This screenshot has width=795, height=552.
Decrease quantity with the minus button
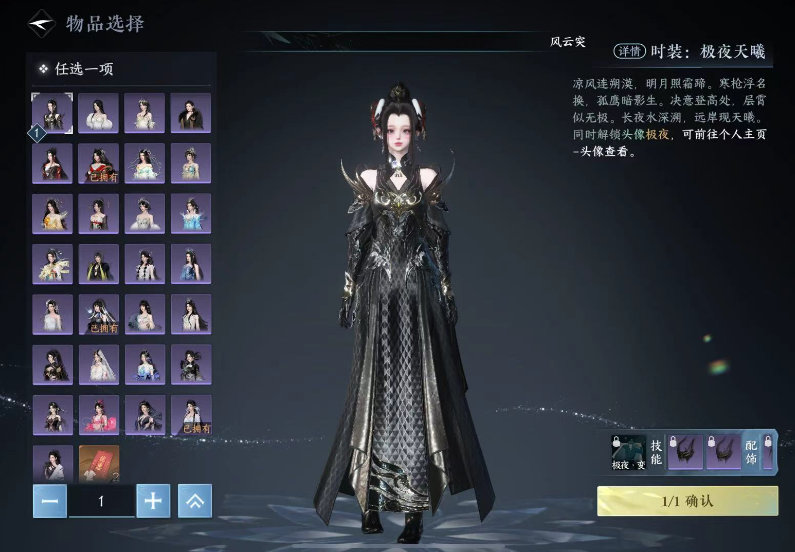49,501
